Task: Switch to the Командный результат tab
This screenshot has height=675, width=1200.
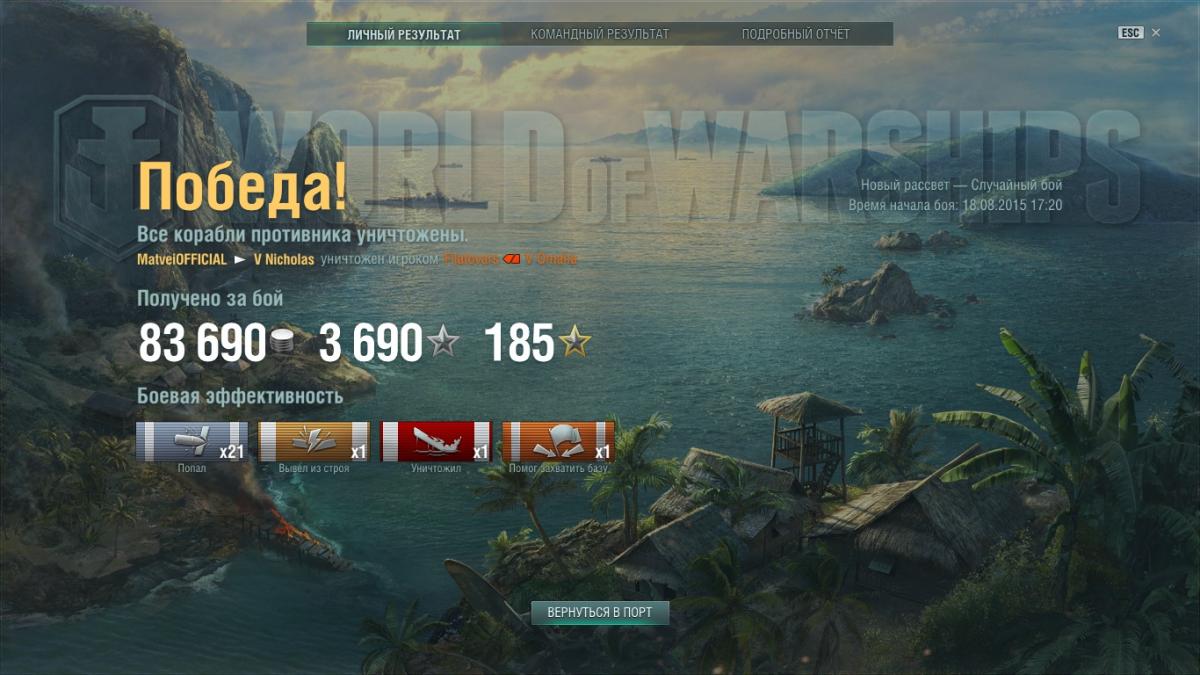Action: [600, 34]
